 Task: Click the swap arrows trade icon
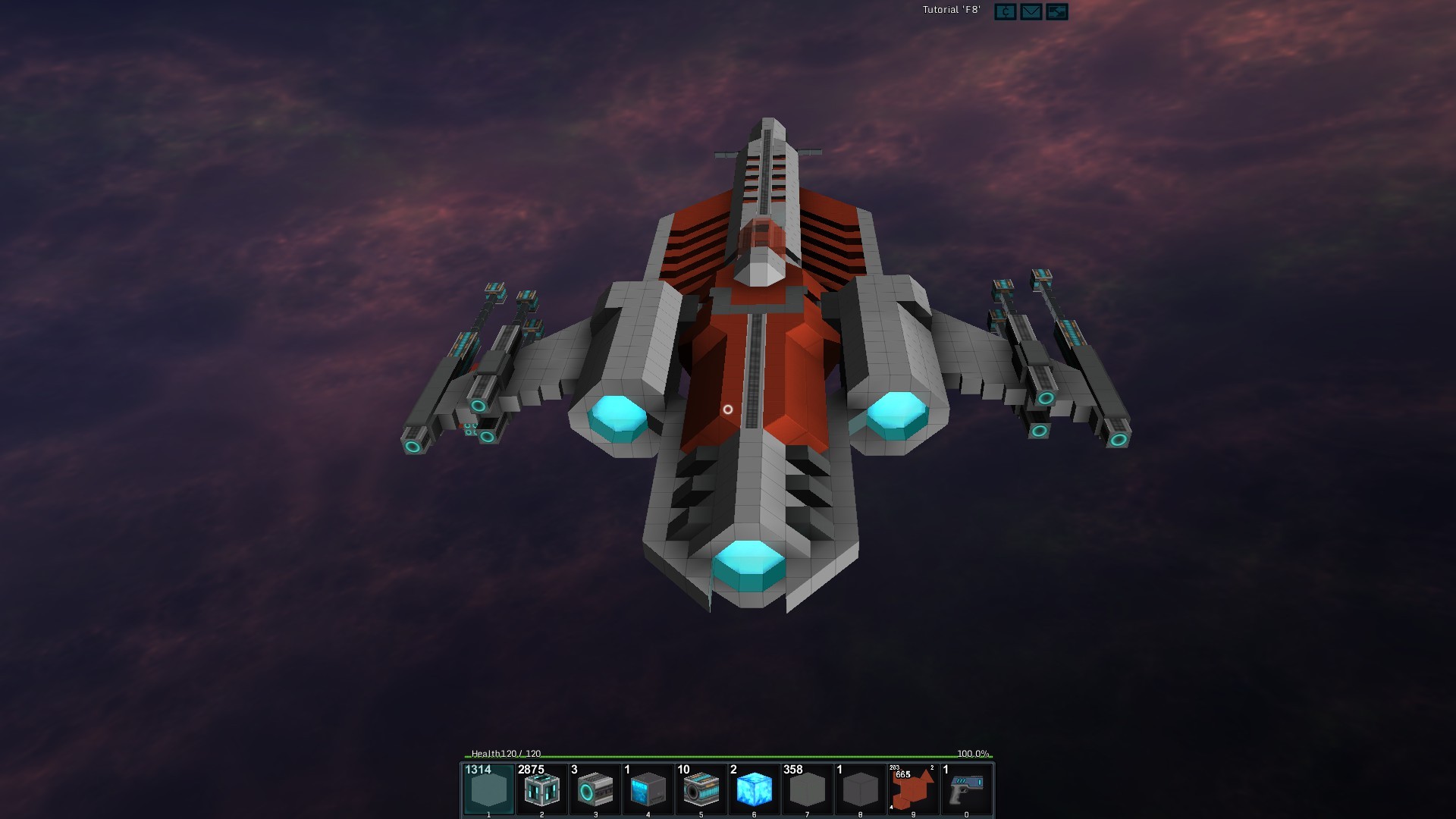[1056, 11]
